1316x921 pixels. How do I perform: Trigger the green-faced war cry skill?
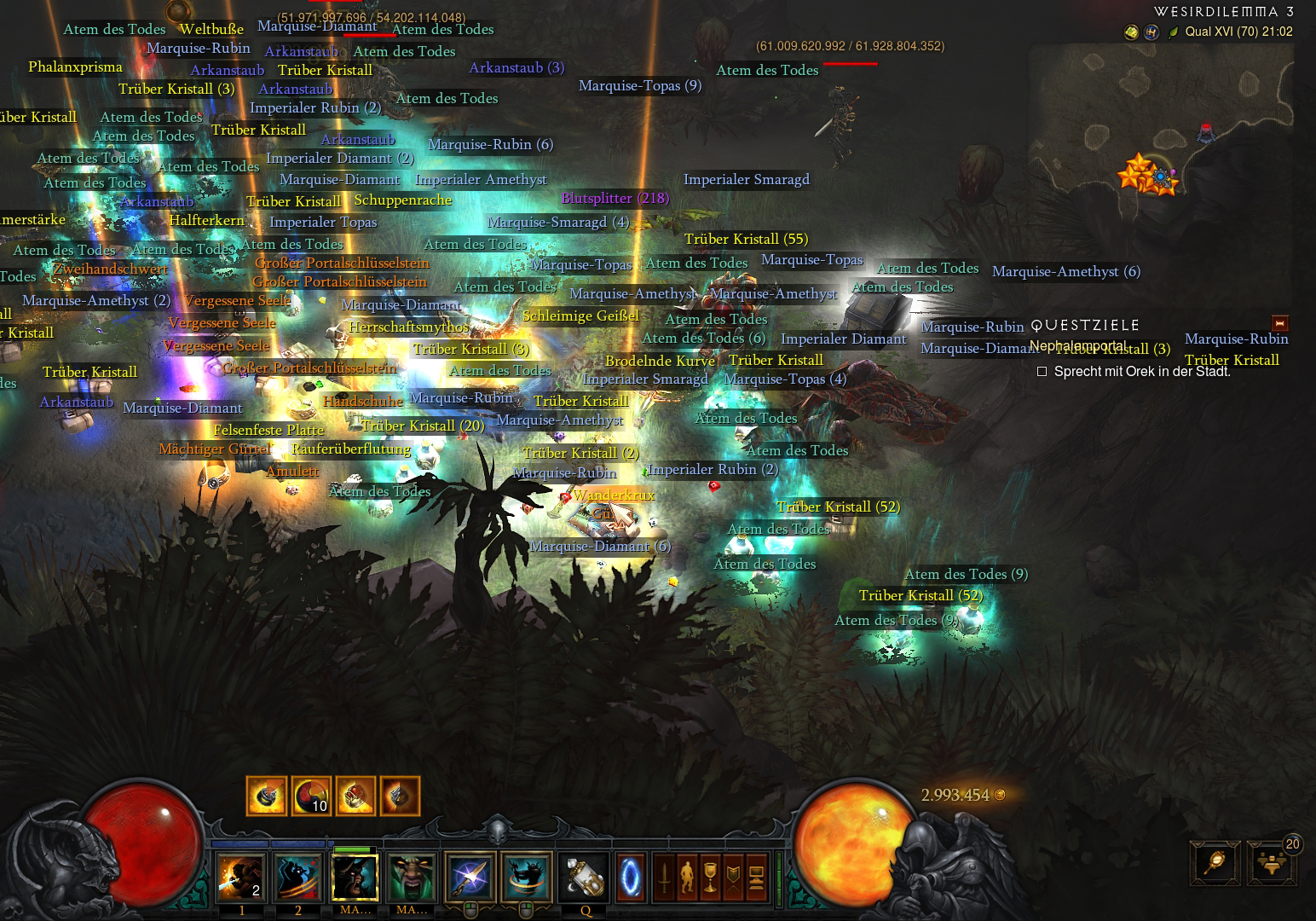coord(412,876)
